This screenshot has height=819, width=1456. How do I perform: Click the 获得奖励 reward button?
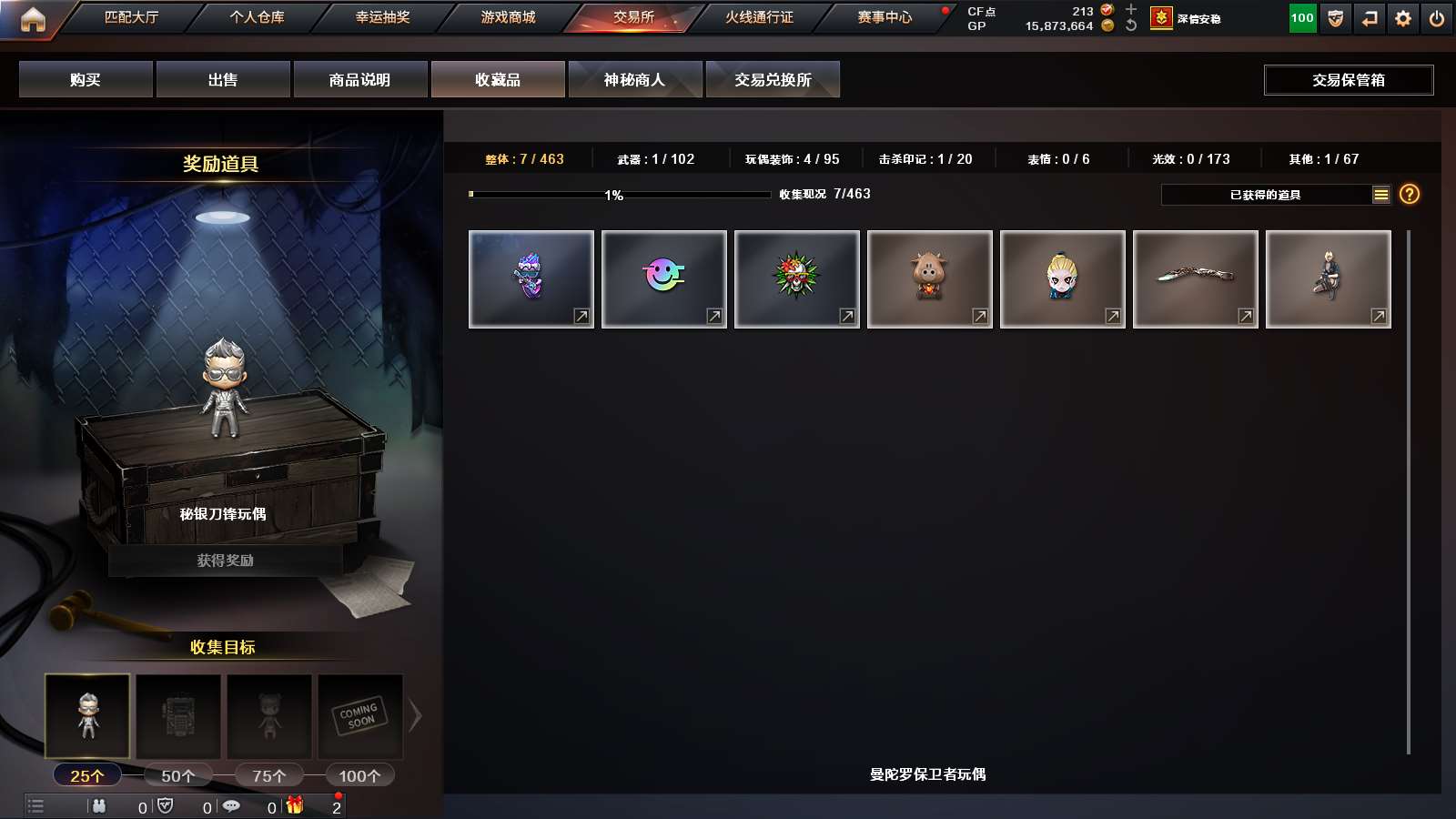tap(224, 561)
